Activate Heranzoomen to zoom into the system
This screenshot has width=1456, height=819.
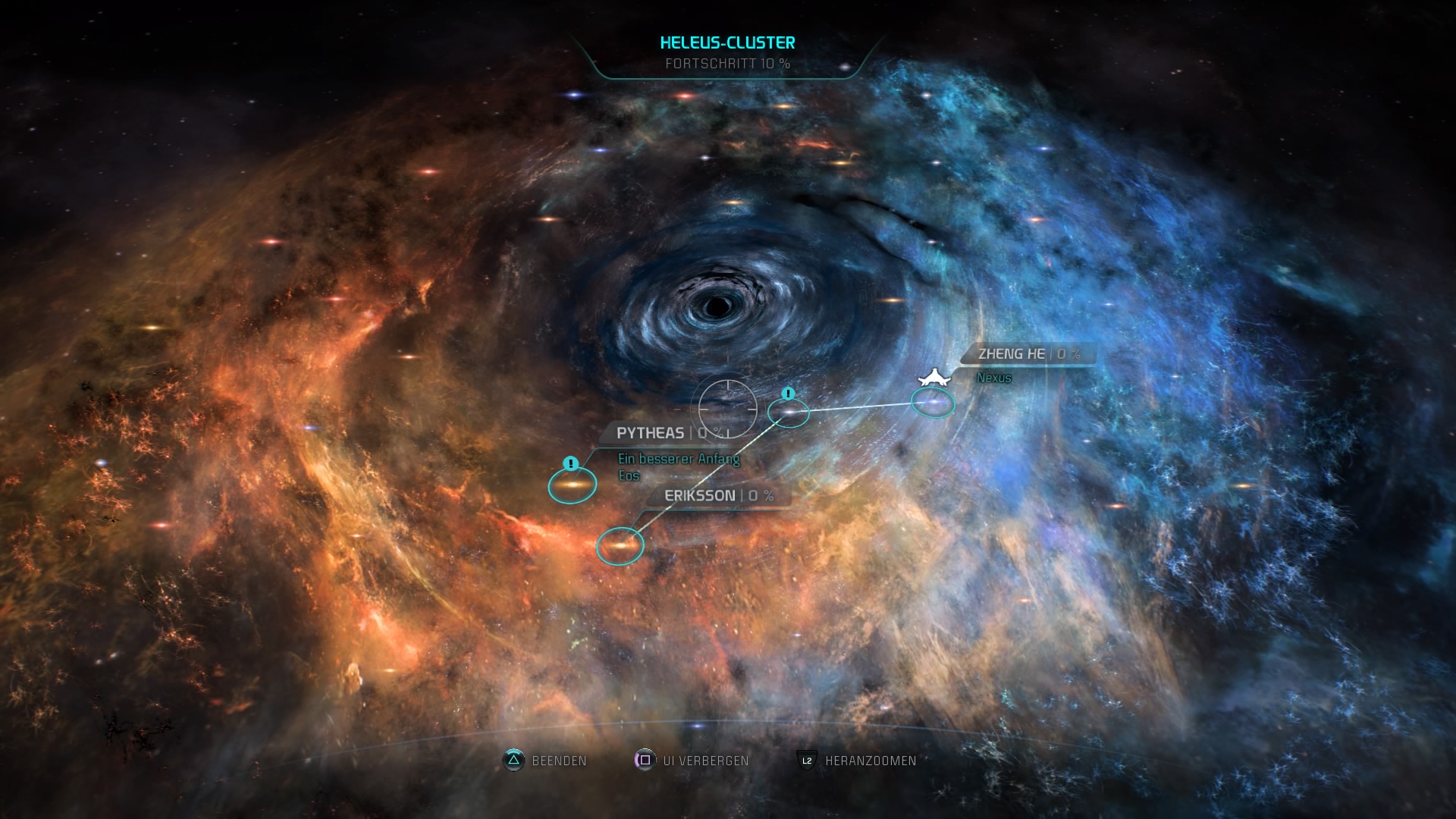871,761
